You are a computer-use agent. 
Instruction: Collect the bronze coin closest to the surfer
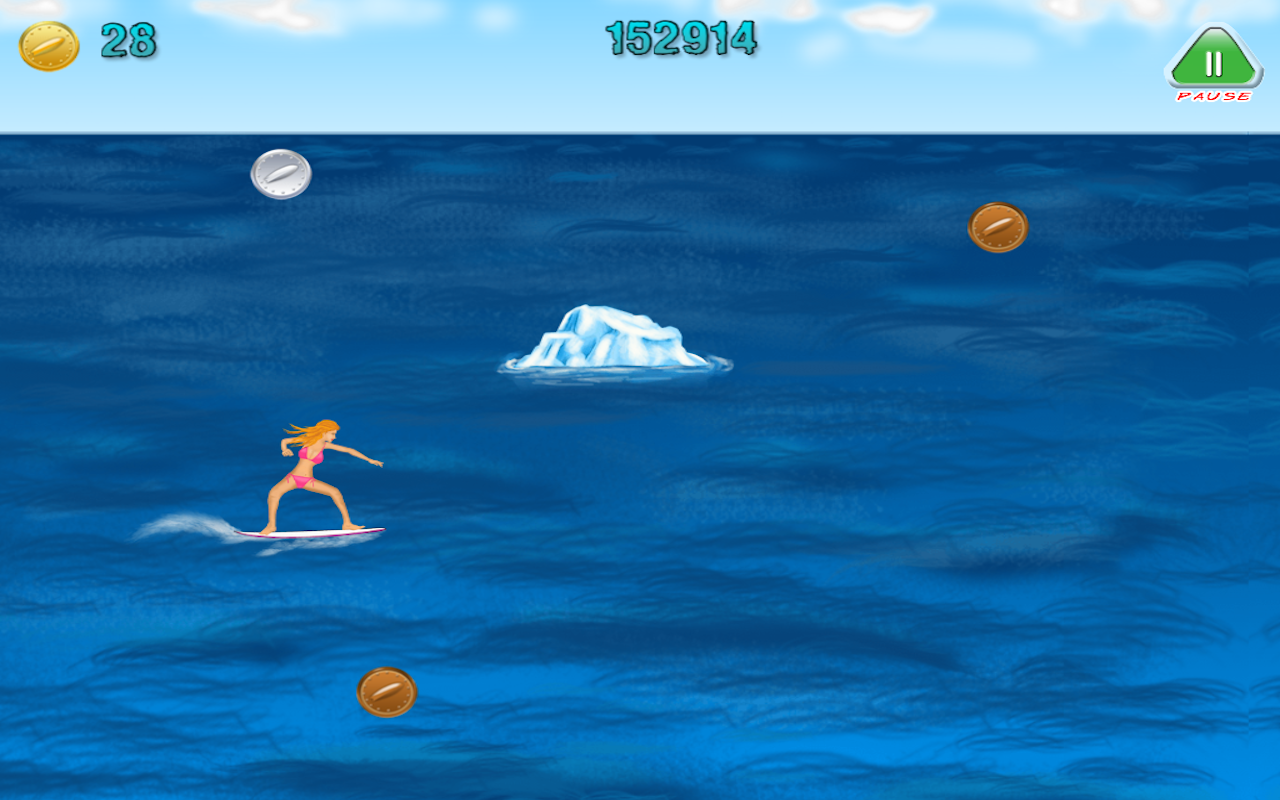(388, 692)
